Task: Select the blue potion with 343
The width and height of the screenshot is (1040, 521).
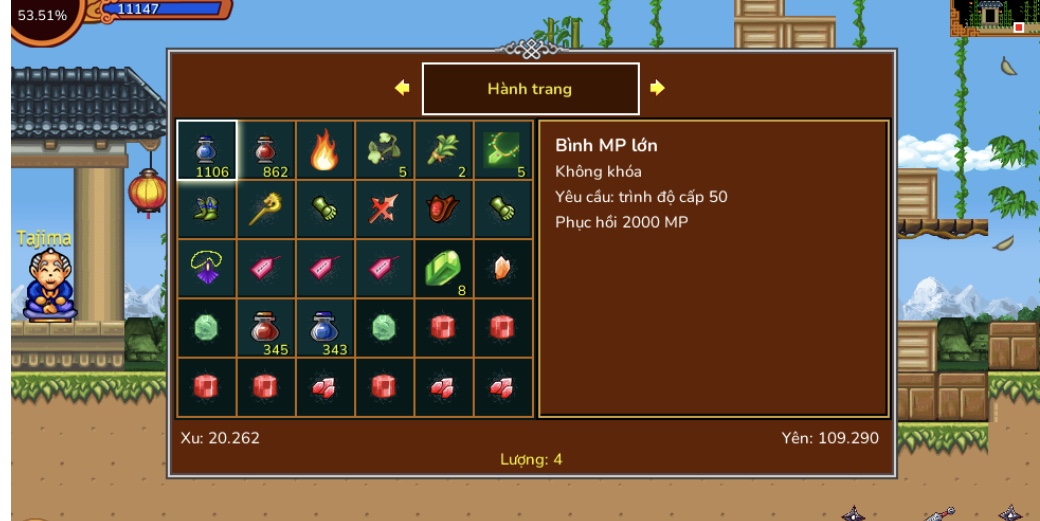Action: (325, 328)
